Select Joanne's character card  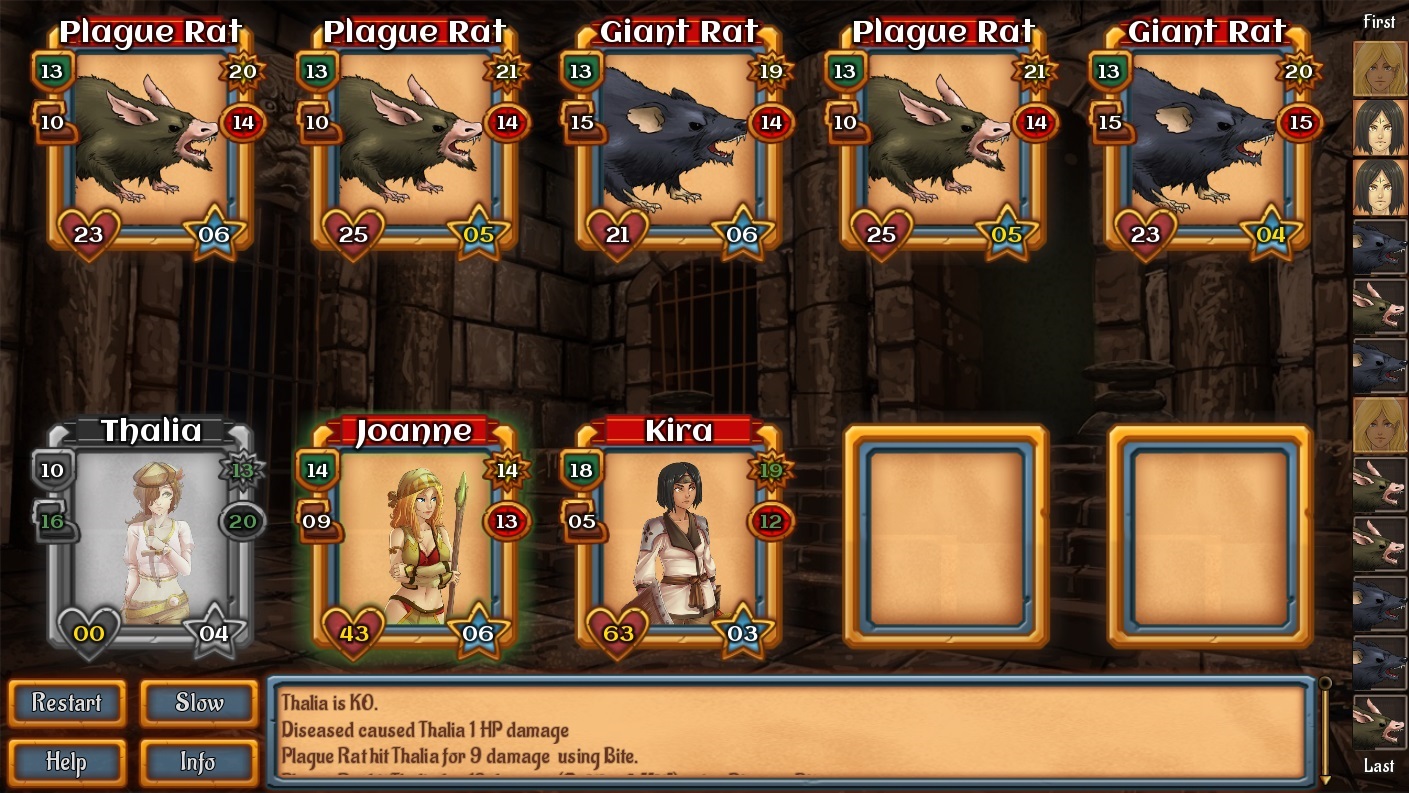[414, 540]
